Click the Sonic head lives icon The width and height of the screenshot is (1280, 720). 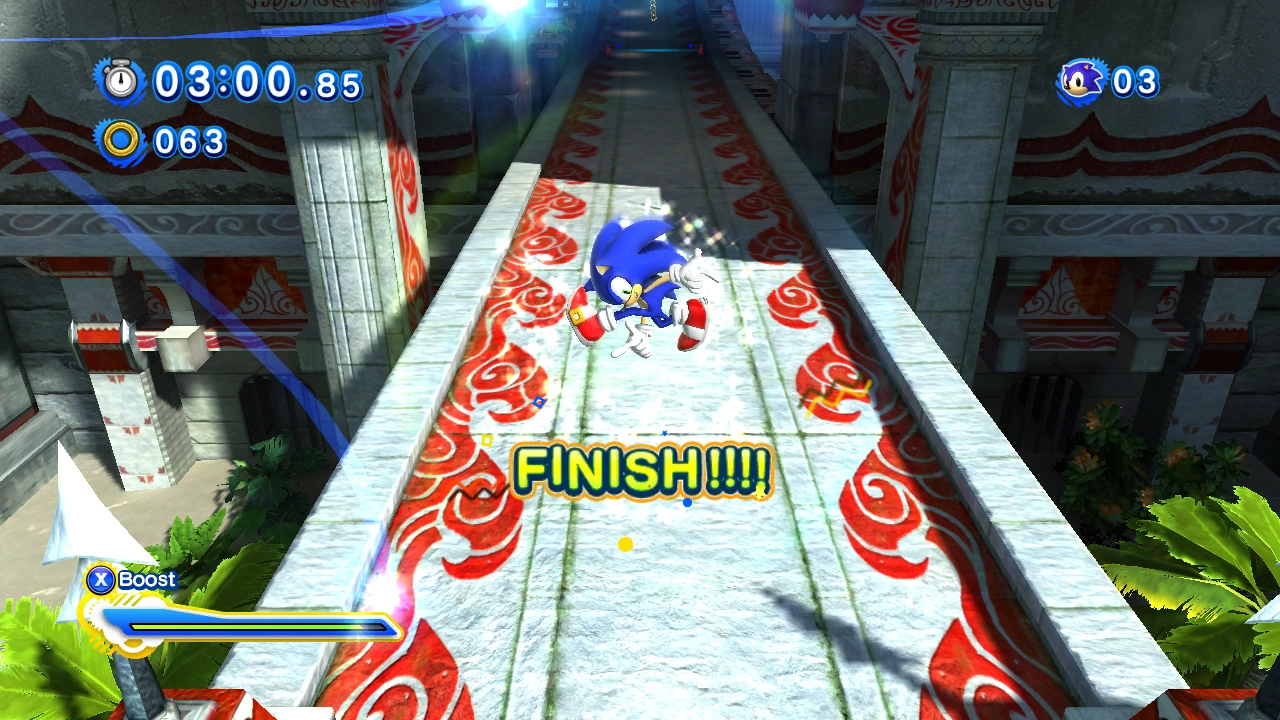[x=1082, y=81]
